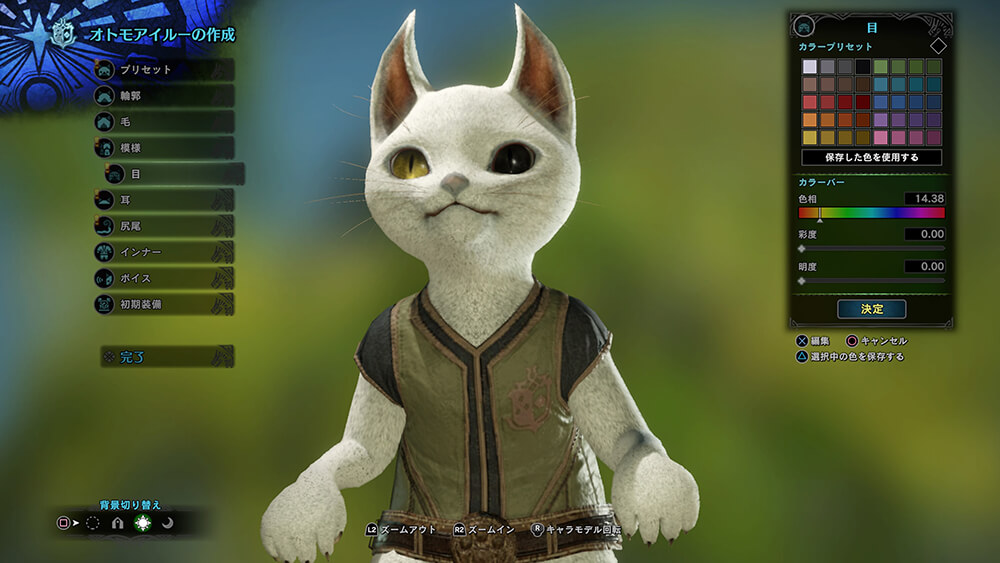
Task: Open the プリセット menu entry
Action: pyautogui.click(x=163, y=70)
